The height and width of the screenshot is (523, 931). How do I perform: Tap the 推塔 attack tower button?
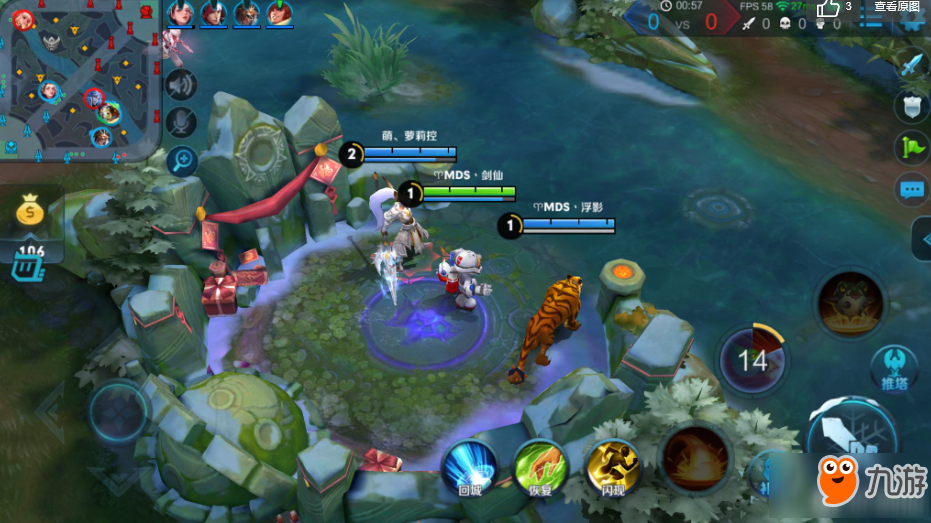(x=893, y=368)
